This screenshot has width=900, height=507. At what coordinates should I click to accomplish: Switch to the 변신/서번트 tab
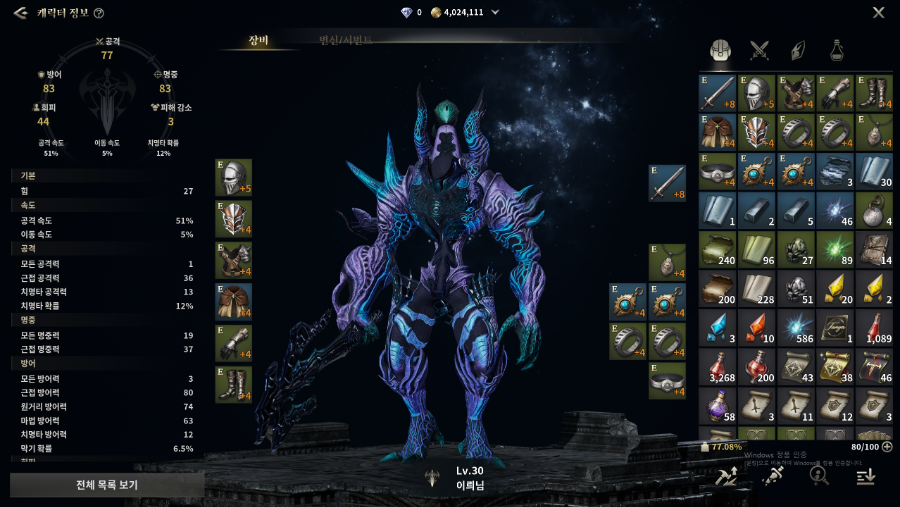pyautogui.click(x=345, y=41)
